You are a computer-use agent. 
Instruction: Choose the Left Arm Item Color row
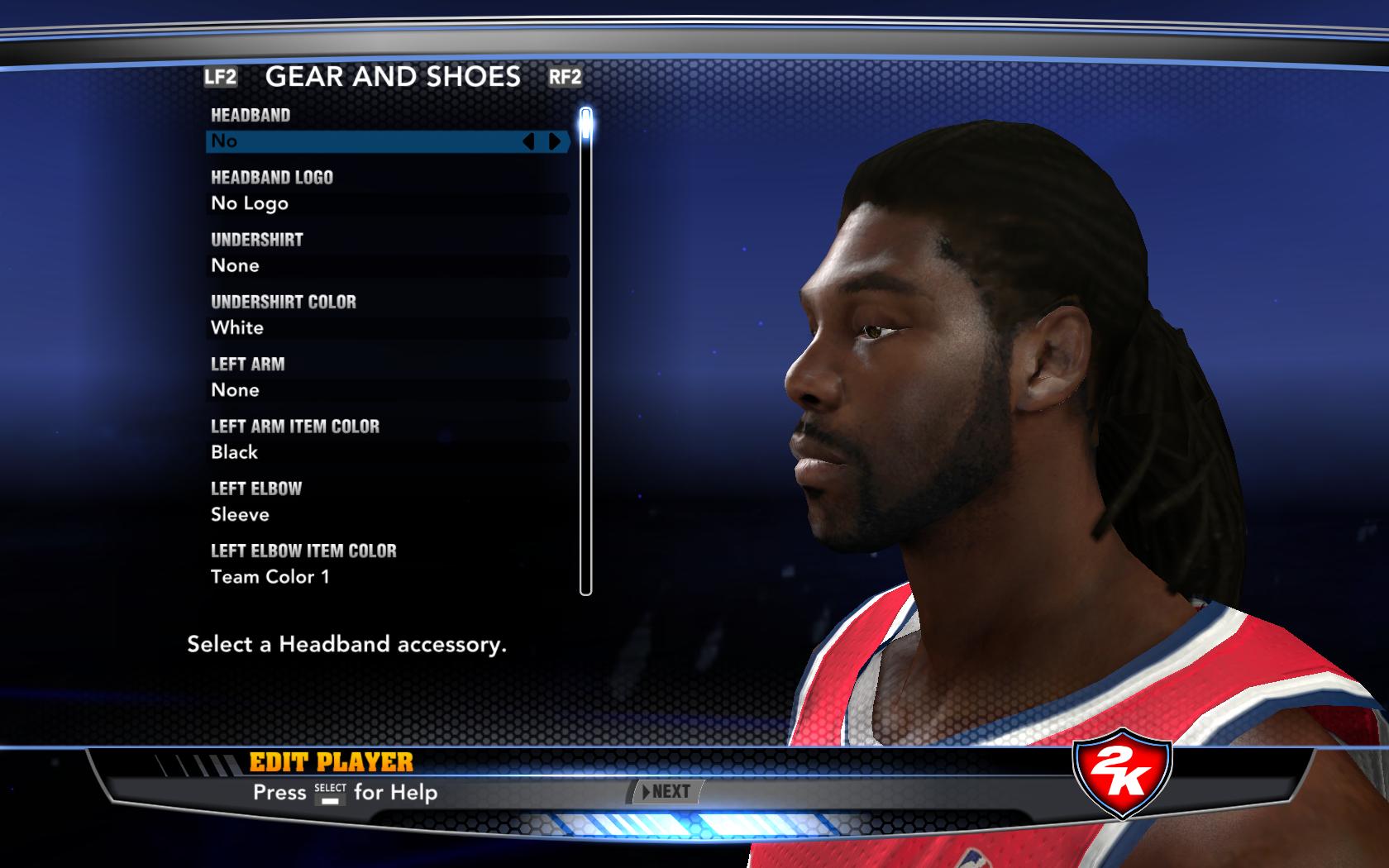387,452
